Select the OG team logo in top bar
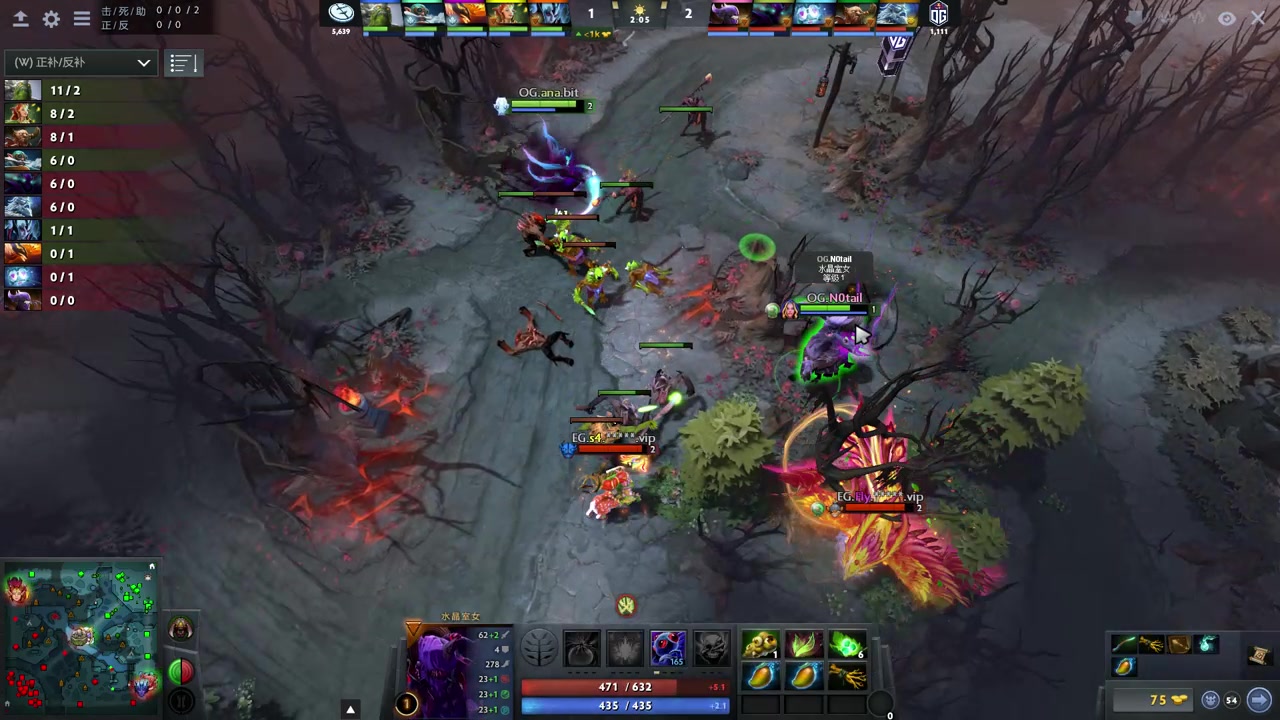 click(938, 14)
